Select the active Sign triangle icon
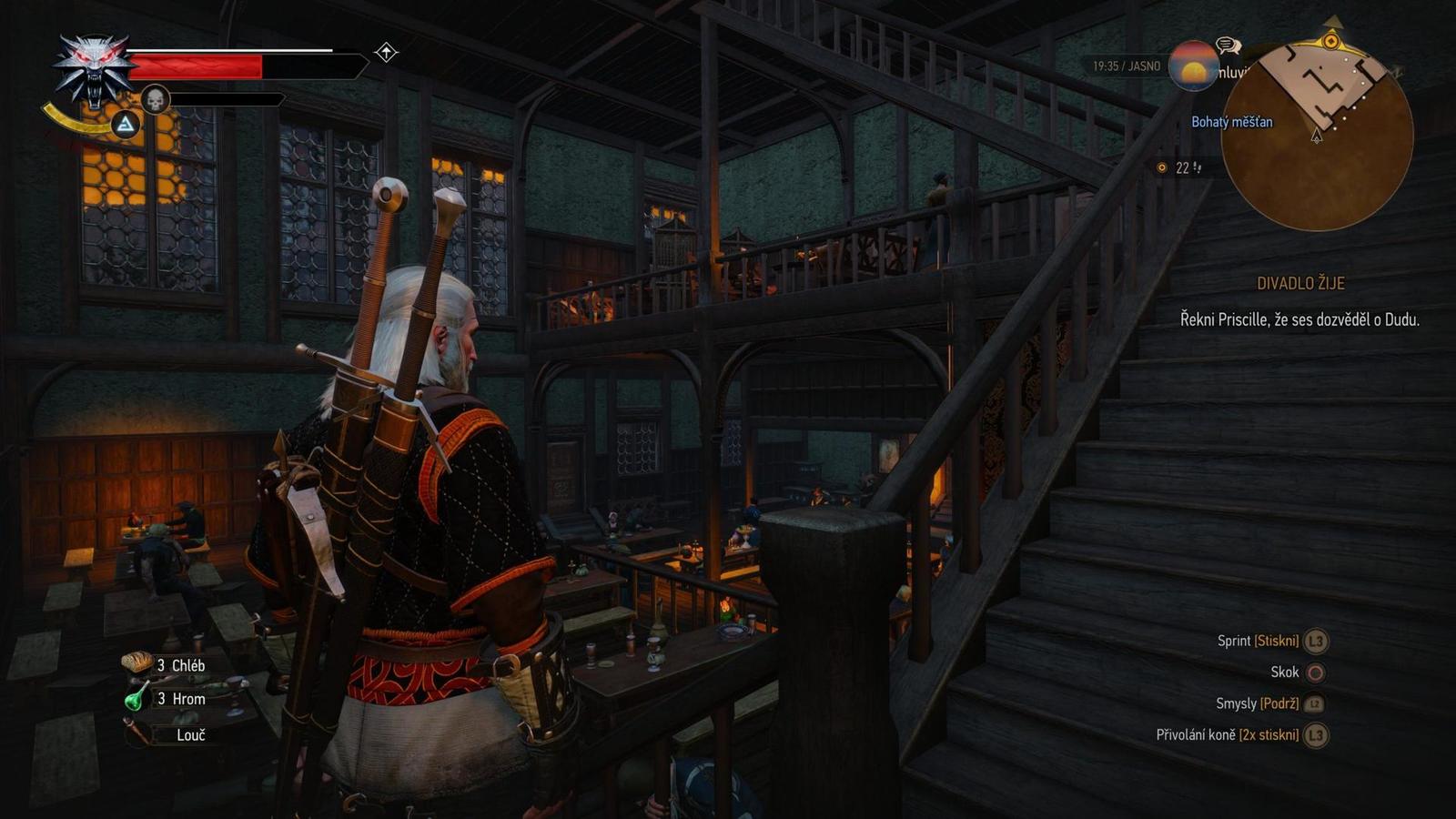The height and width of the screenshot is (819, 1456). [x=126, y=124]
